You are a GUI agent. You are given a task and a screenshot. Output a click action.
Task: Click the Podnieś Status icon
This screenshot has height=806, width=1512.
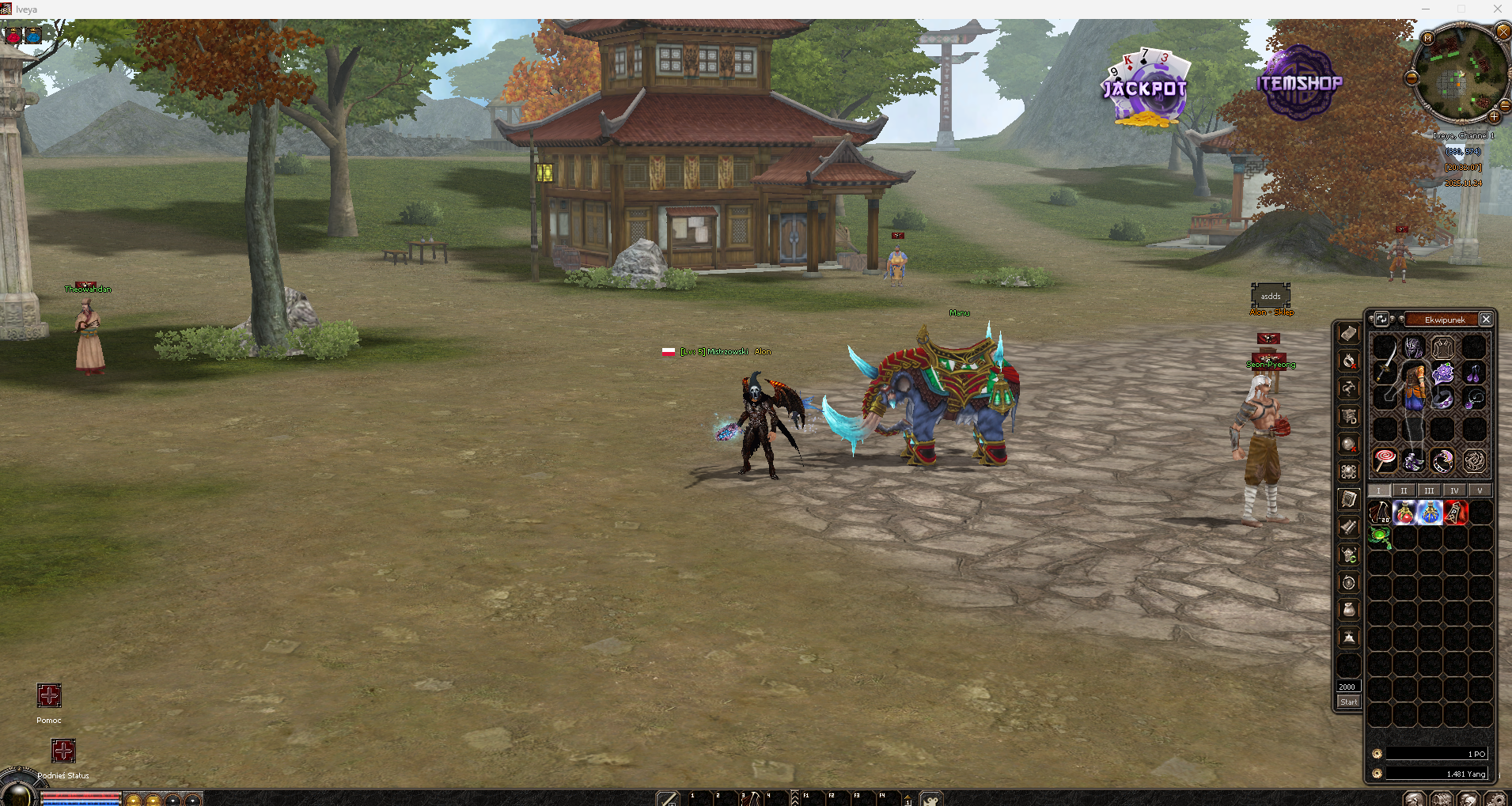(63, 751)
